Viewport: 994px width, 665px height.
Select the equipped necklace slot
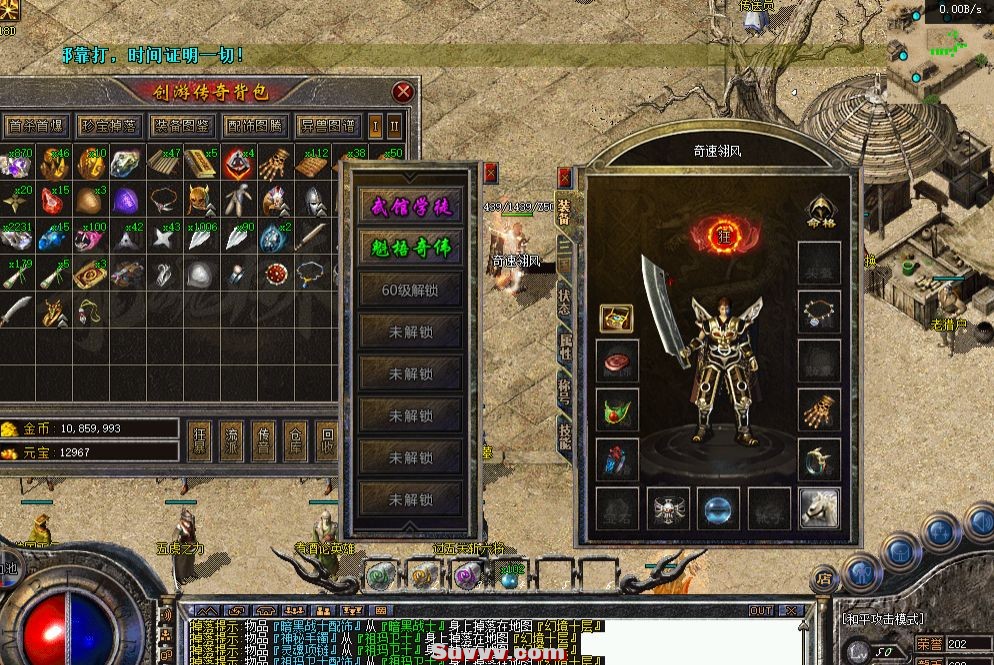click(819, 314)
